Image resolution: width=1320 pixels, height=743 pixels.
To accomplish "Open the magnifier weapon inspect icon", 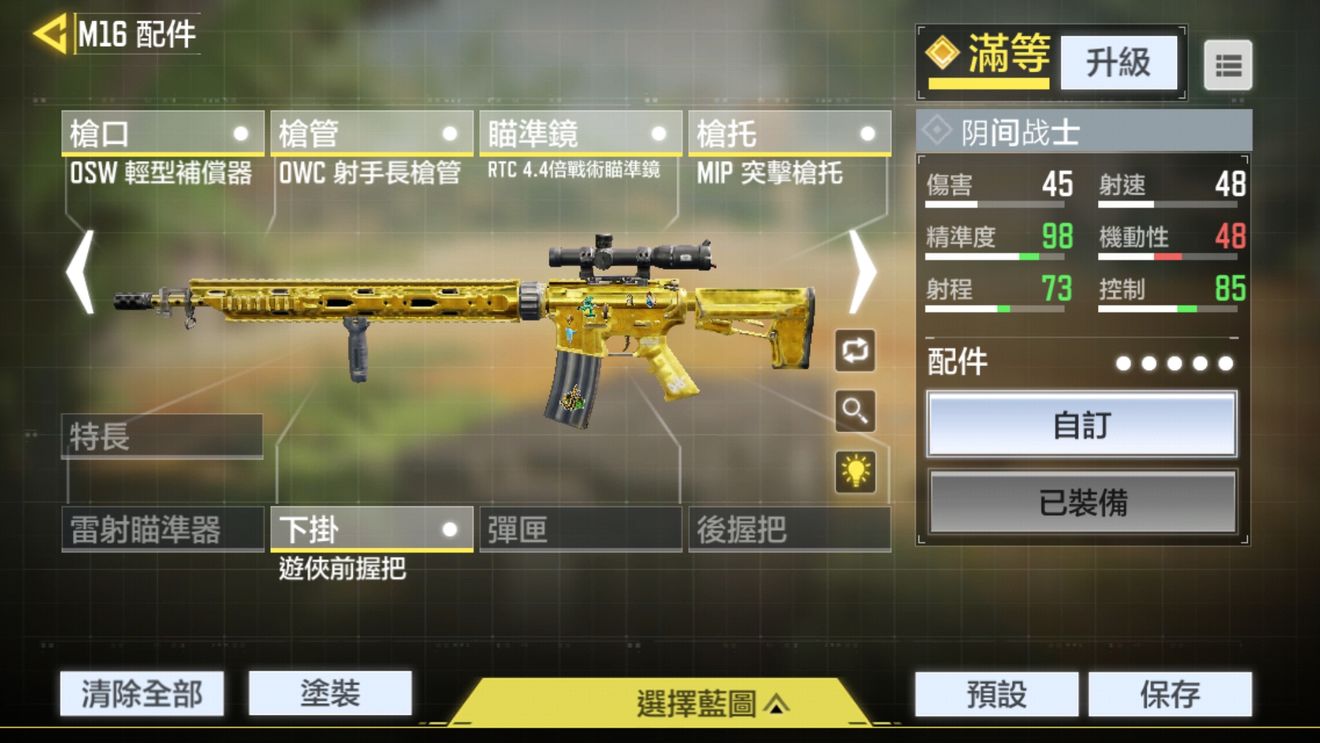I will point(856,411).
